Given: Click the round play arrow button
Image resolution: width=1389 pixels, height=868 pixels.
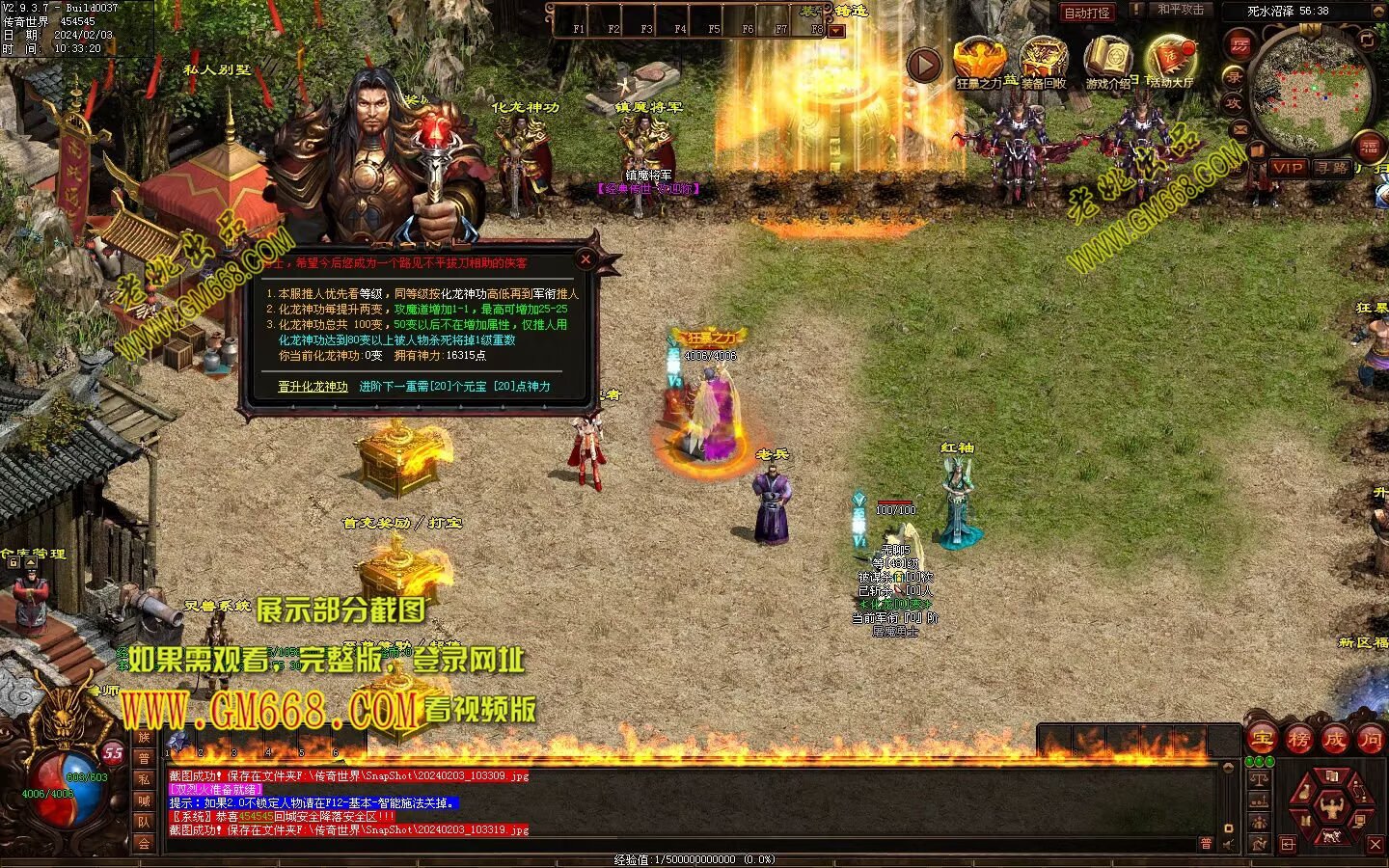Looking at the screenshot, I should tap(924, 66).
